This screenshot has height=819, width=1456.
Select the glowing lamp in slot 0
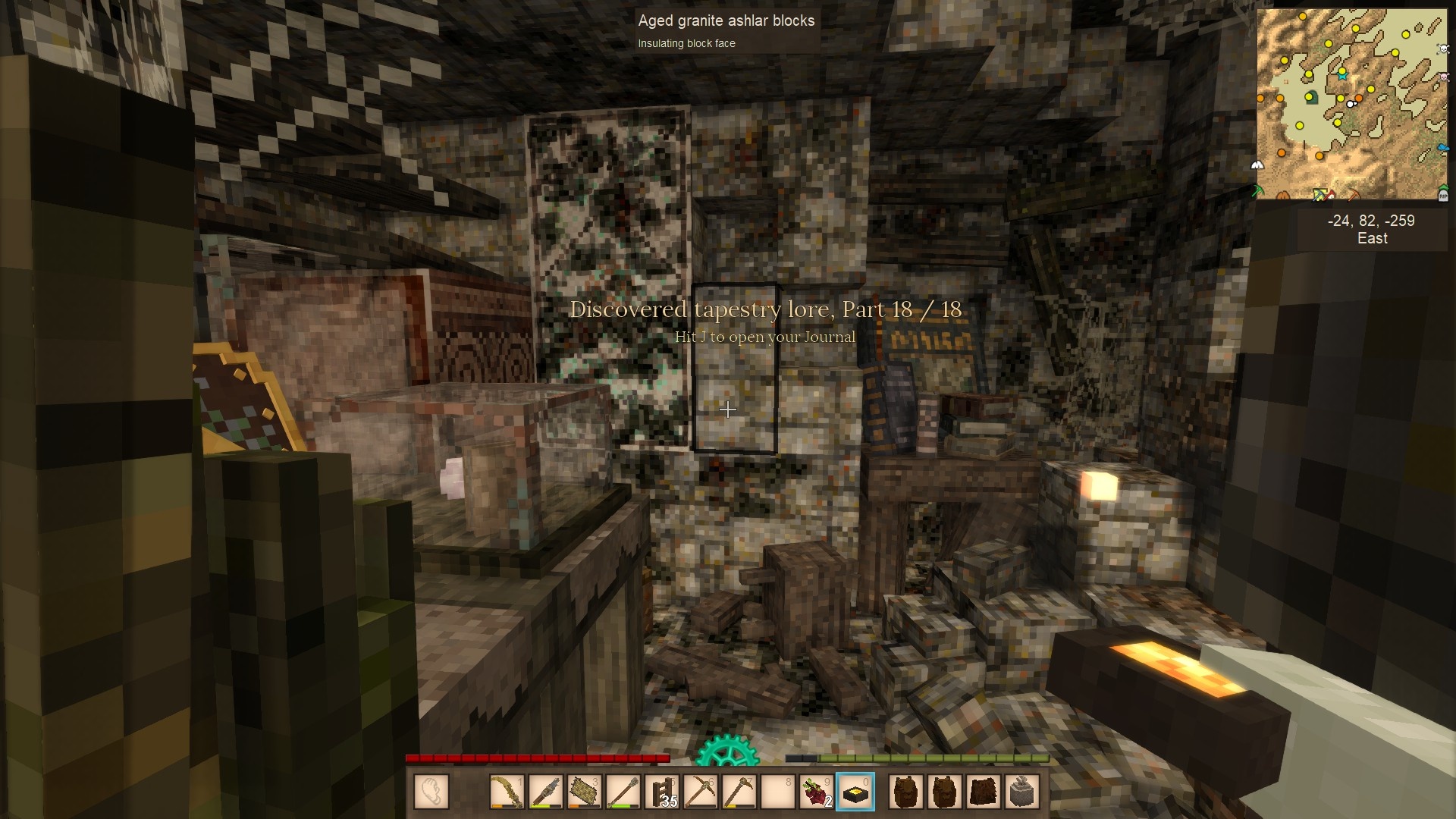click(x=855, y=792)
